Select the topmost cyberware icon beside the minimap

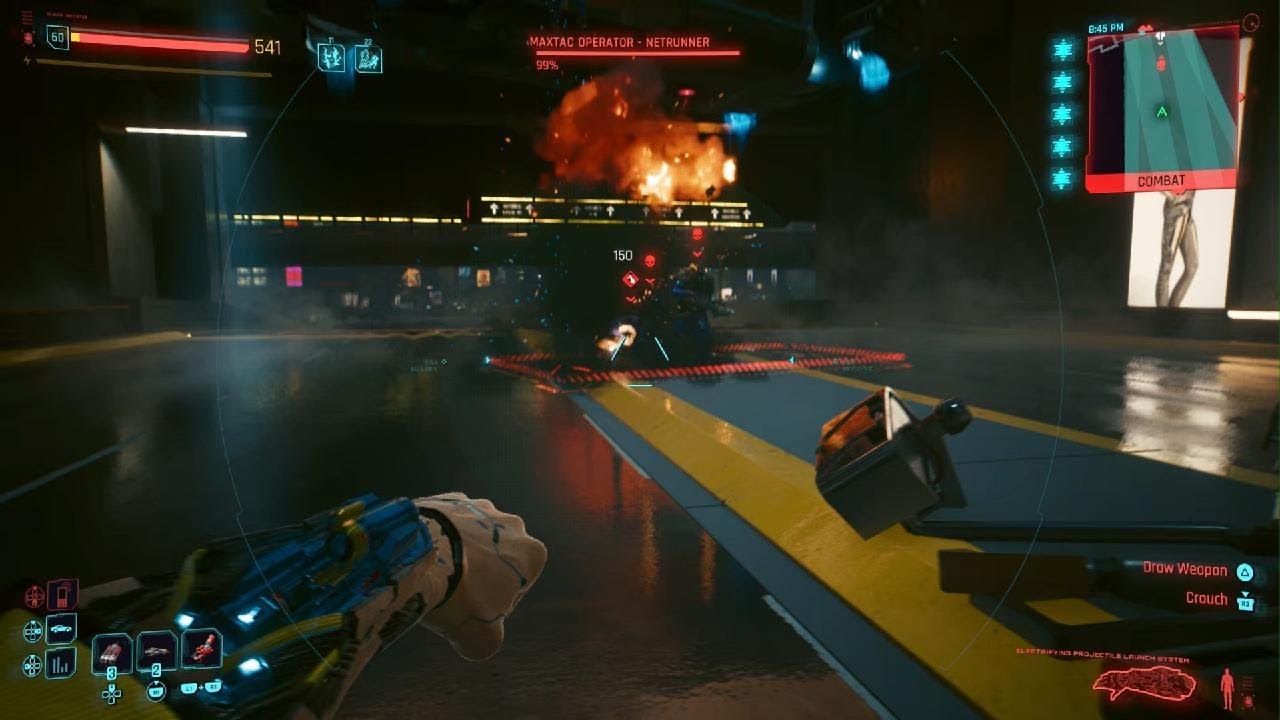(1060, 50)
